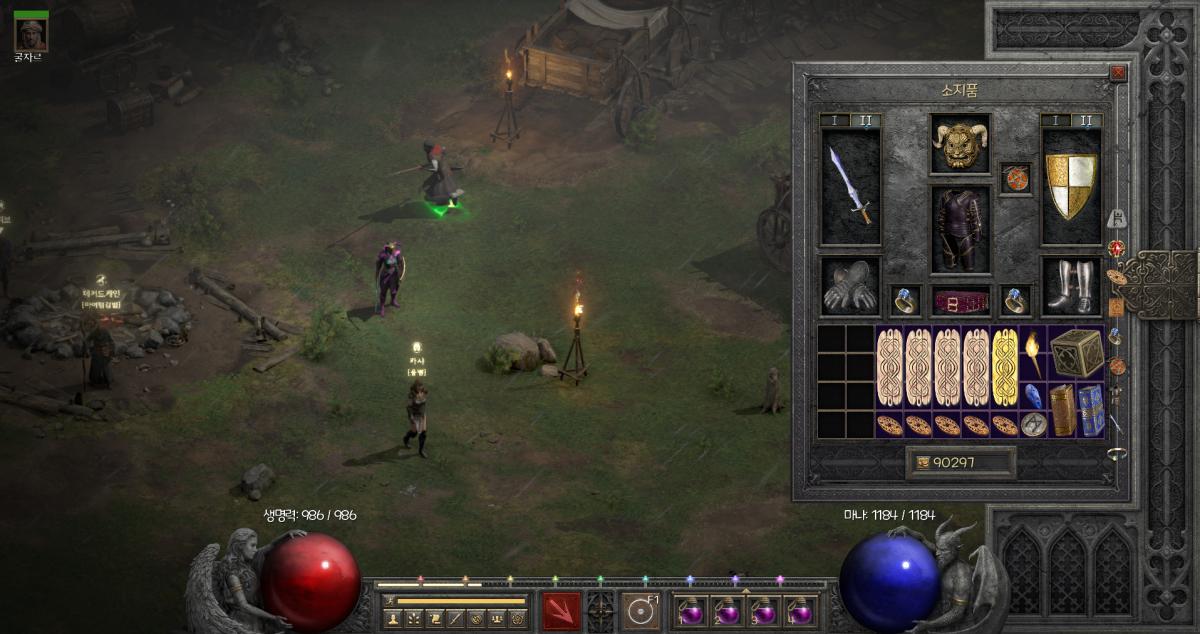This screenshot has height=634, width=1200.
Task: Select the dark body armor slot
Action: 960,229
